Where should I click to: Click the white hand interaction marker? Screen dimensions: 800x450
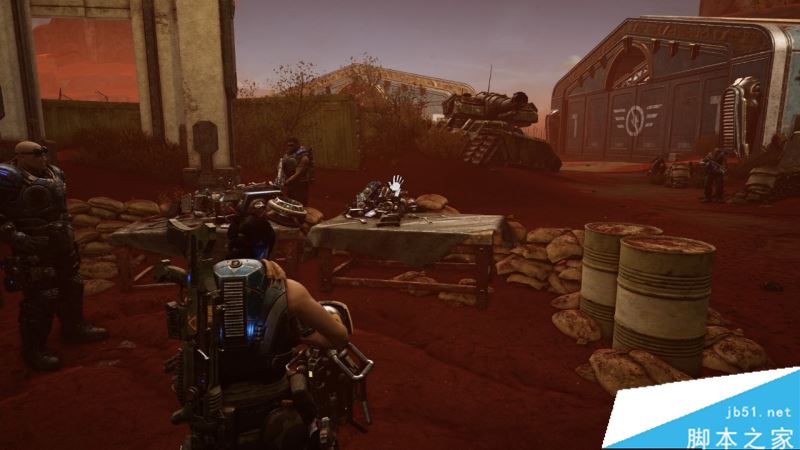[397, 184]
